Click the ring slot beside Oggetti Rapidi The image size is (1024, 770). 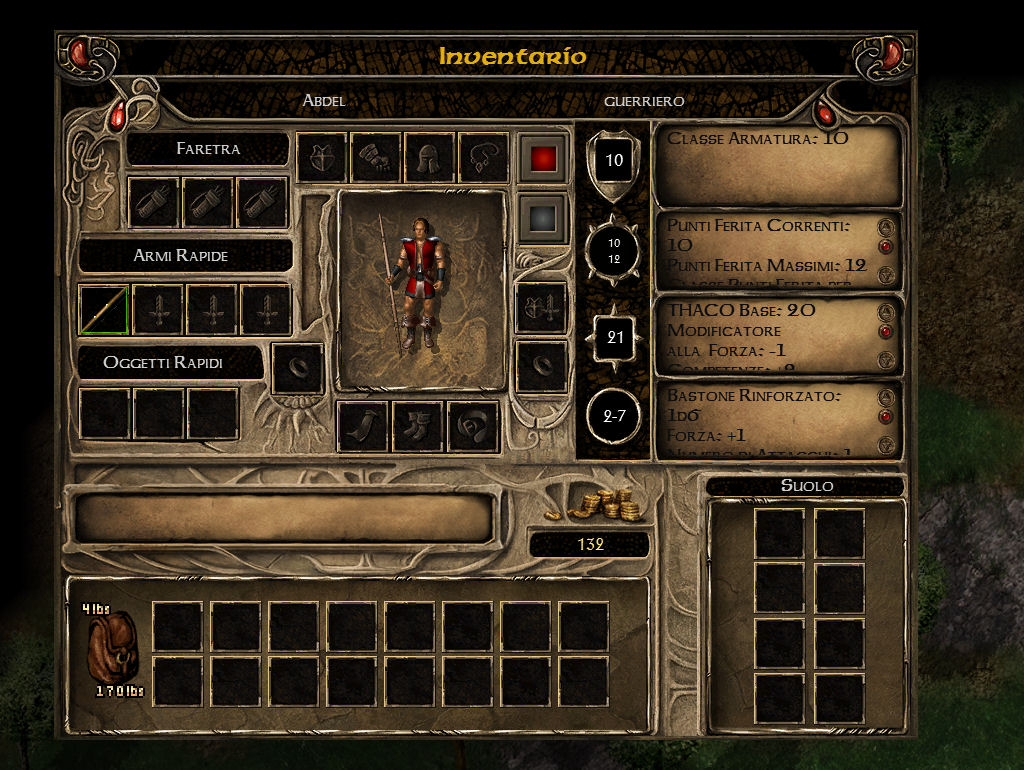point(297,368)
